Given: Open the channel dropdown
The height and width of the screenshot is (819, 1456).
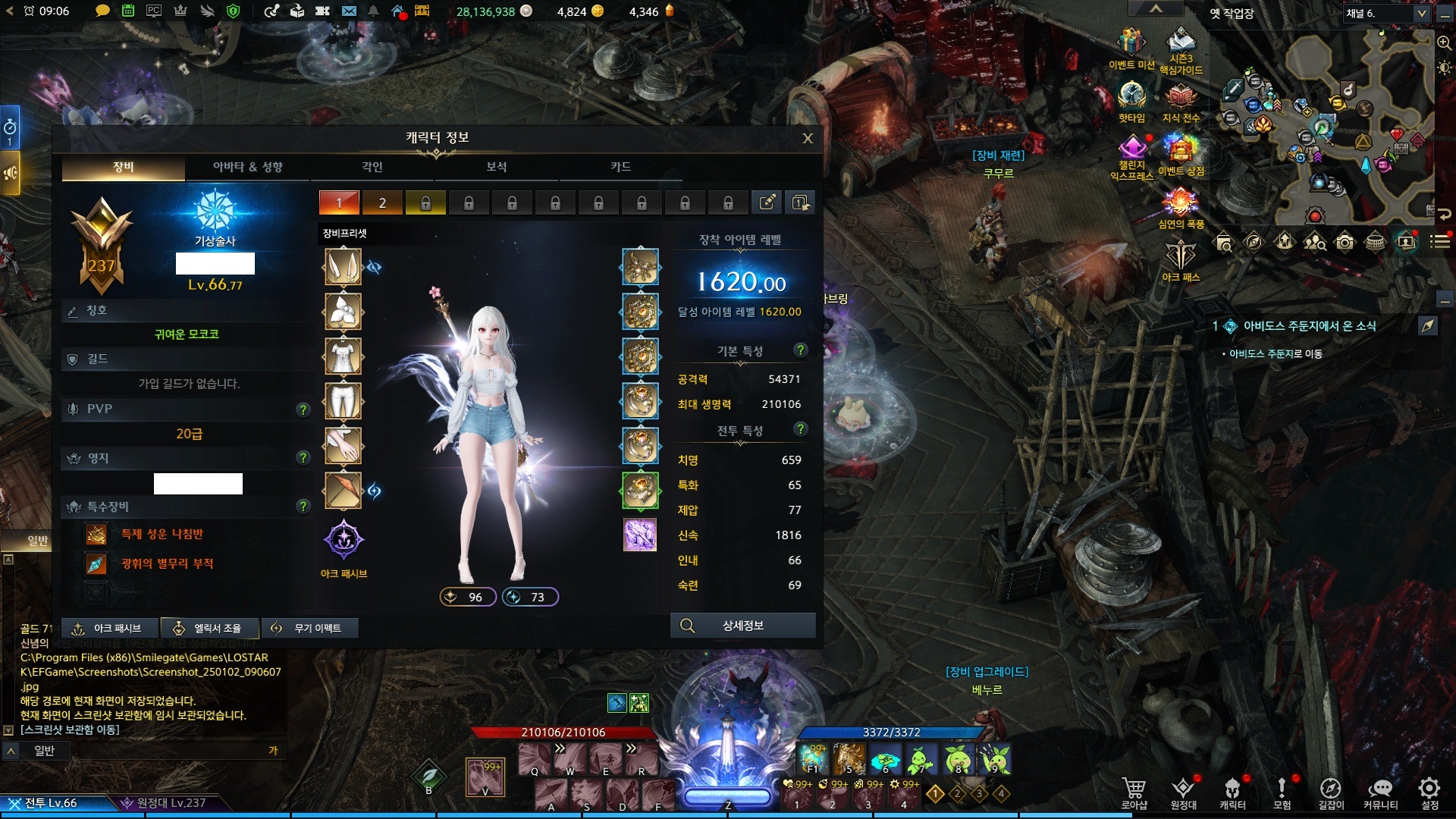Looking at the screenshot, I should (x=1422, y=14).
